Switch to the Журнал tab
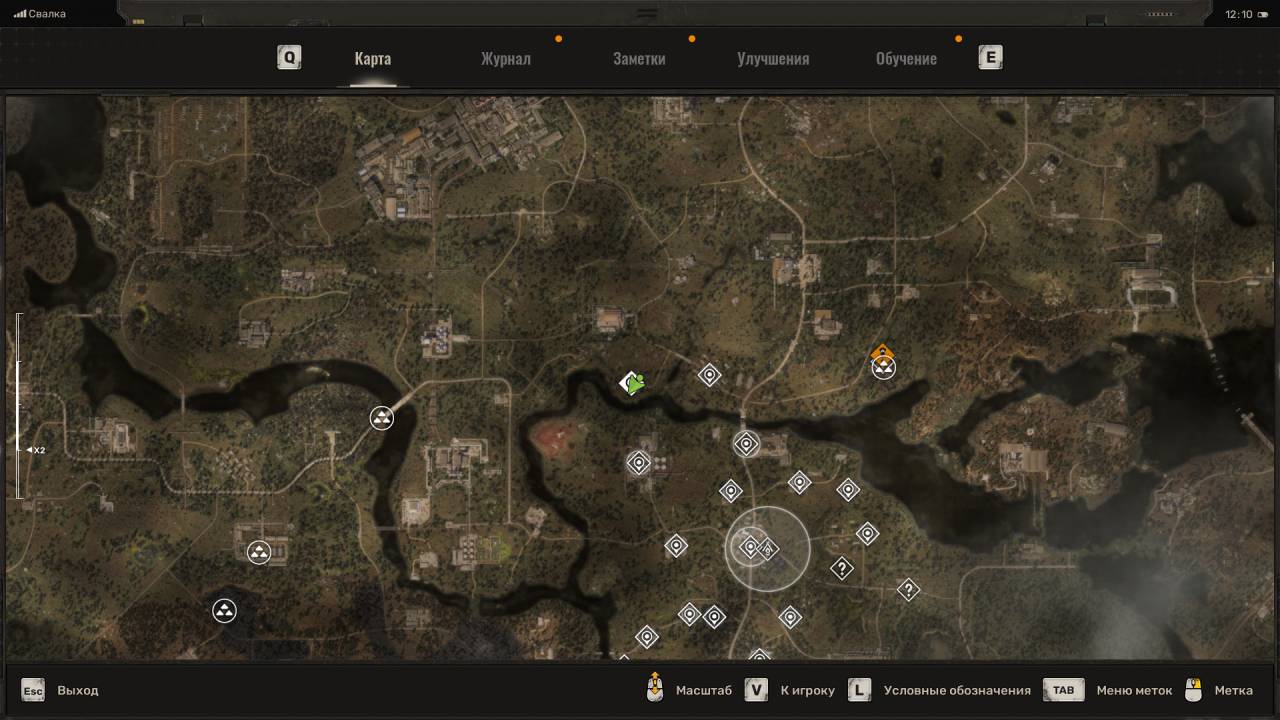1280x720 pixels. pyautogui.click(x=505, y=58)
